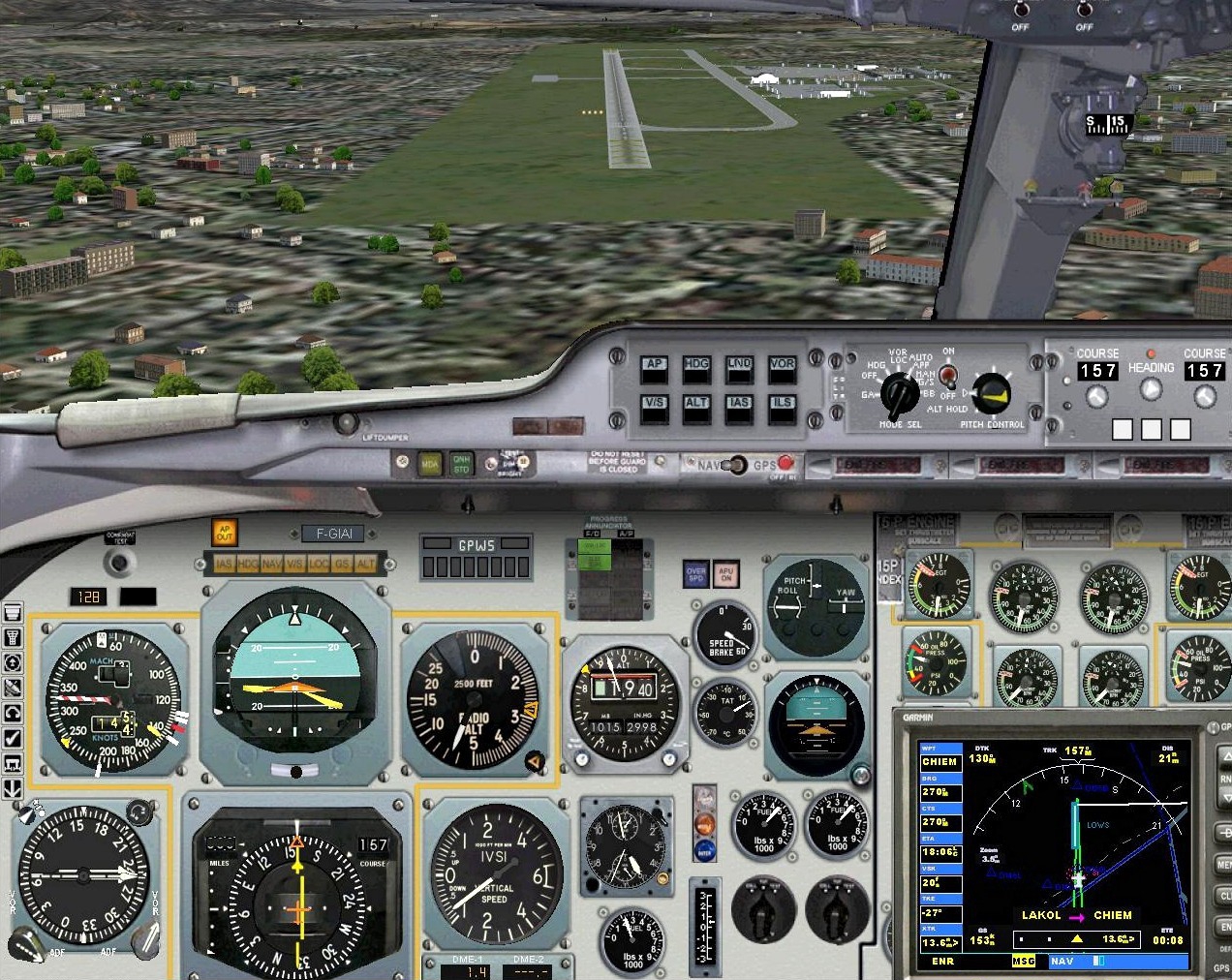This screenshot has height=980, width=1232.
Task: Click the HEADING knob
Action: 1150,389
